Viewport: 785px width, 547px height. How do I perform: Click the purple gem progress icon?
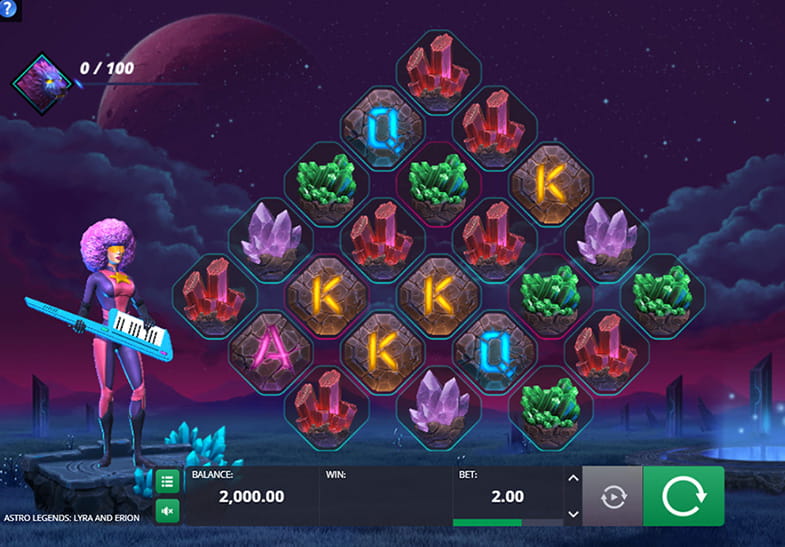tap(43, 80)
